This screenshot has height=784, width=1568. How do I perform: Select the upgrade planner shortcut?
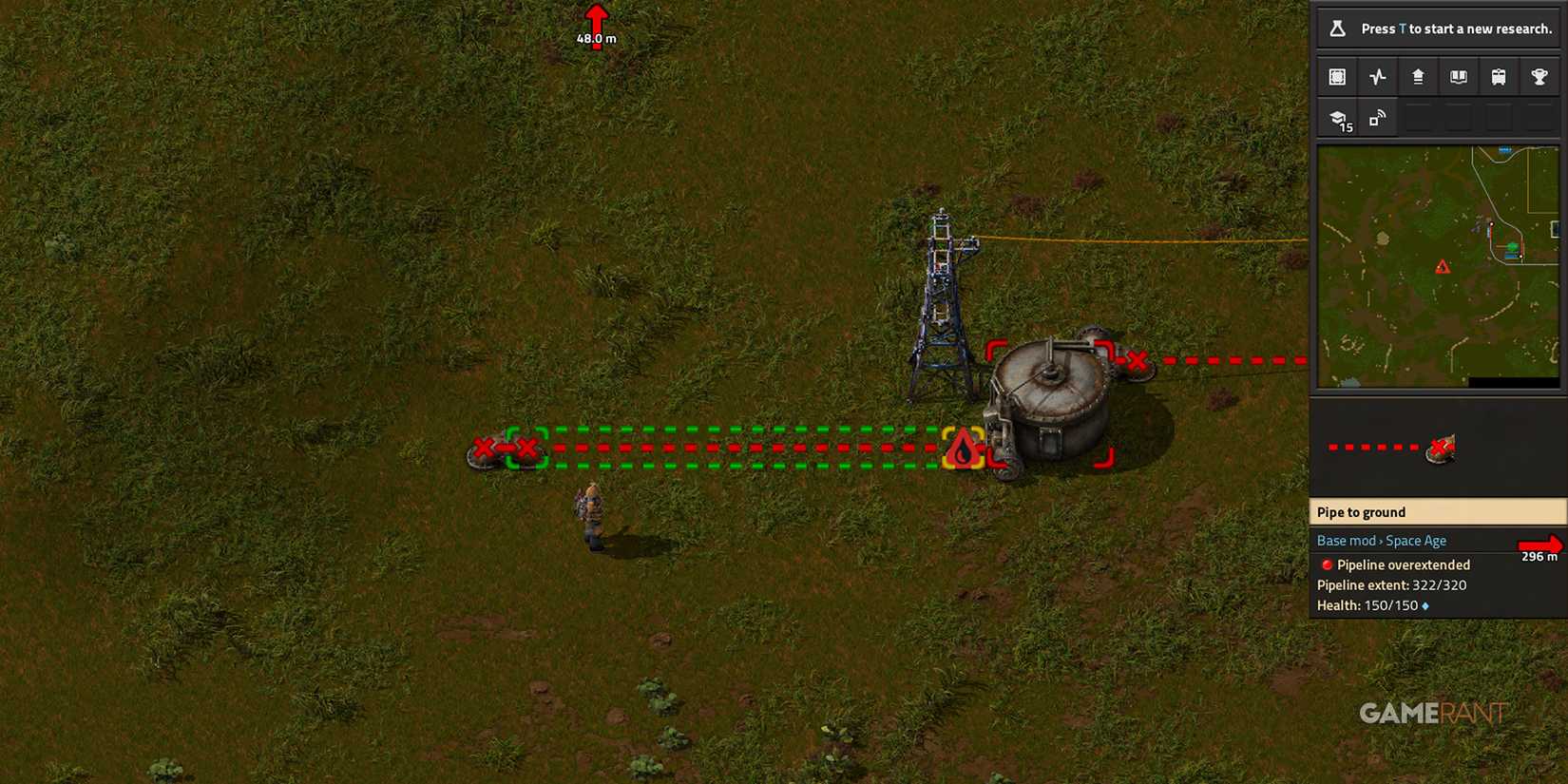point(1418,76)
